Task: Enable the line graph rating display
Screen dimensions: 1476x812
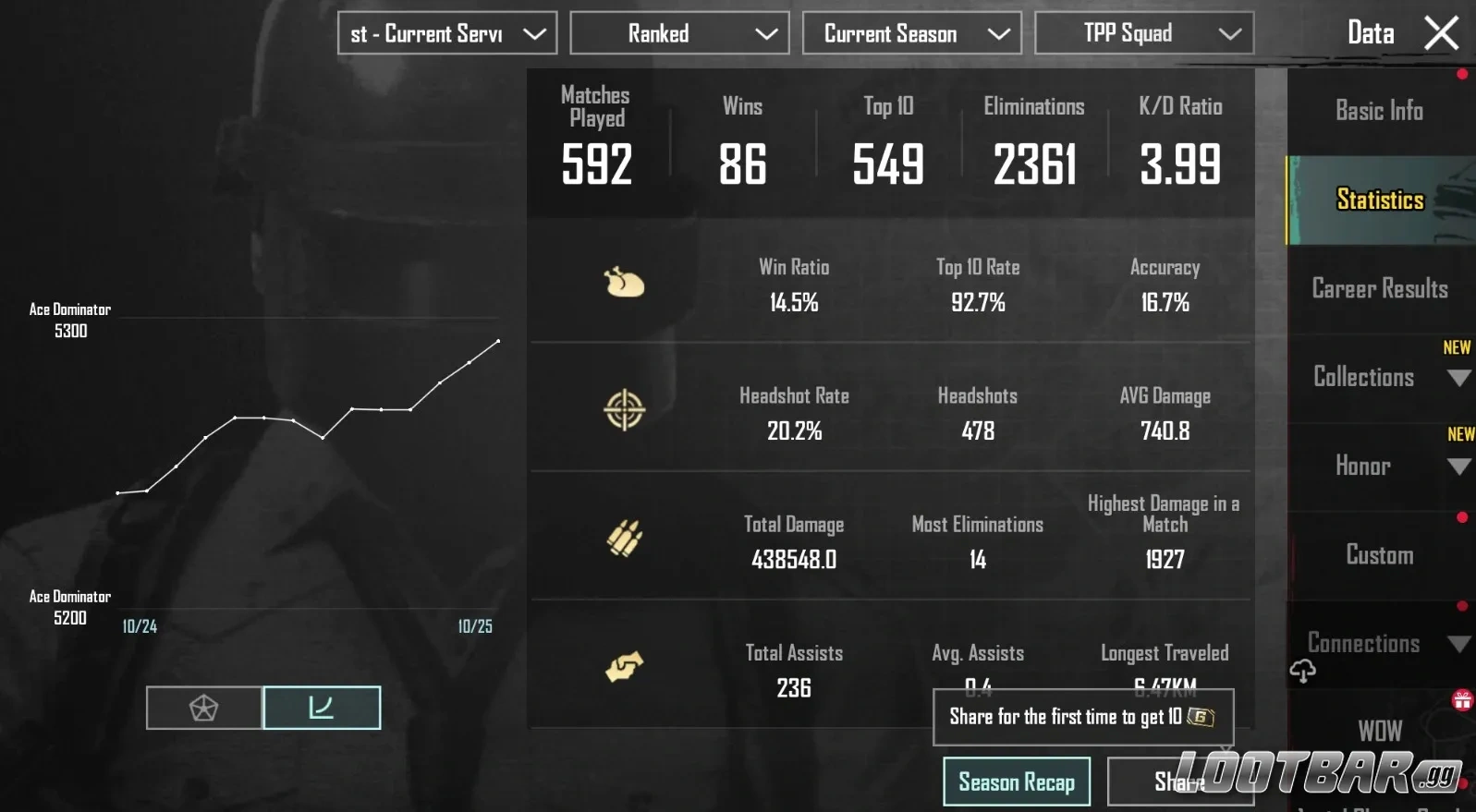Action: [322, 707]
